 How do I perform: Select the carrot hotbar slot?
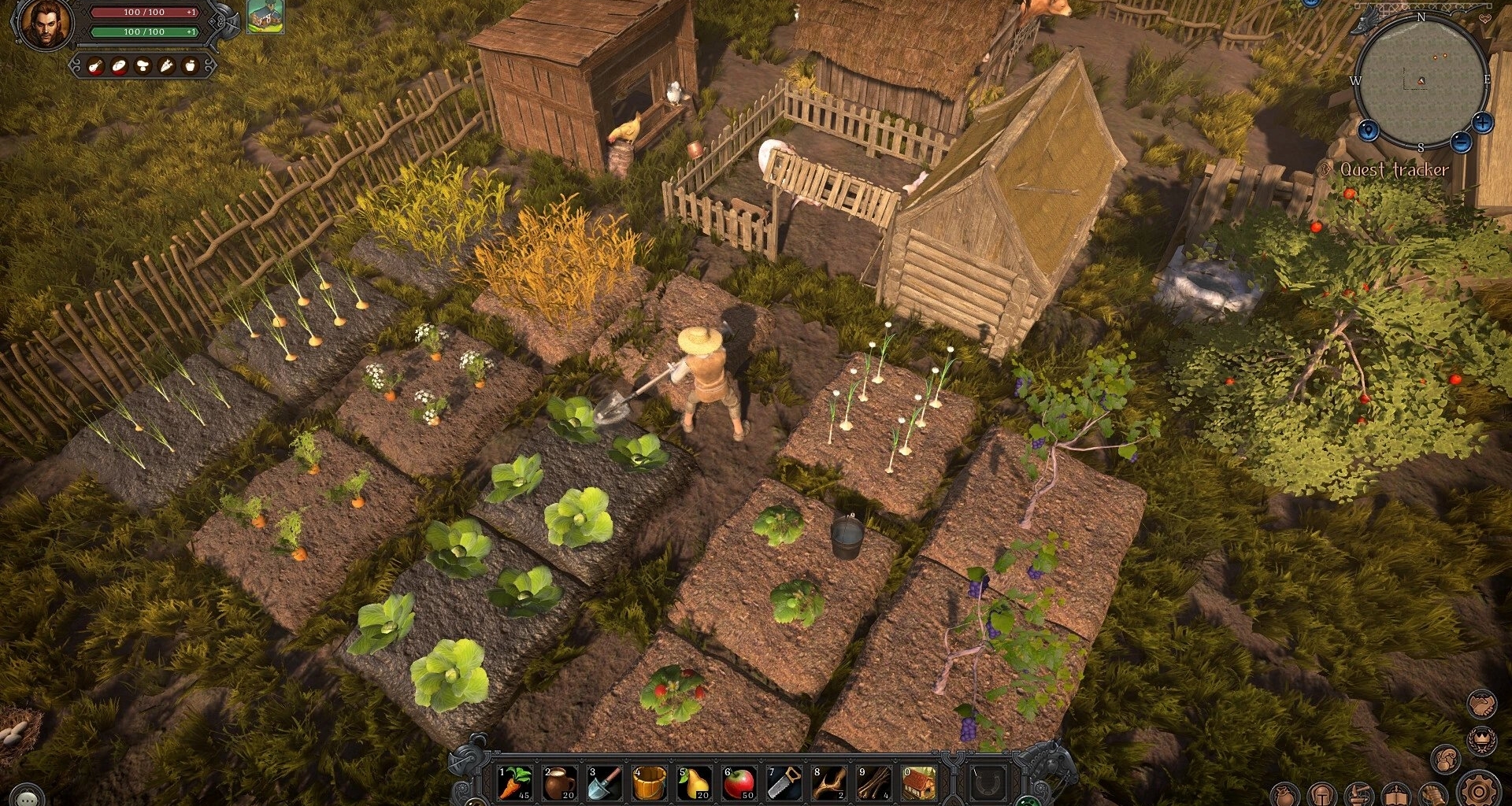click(x=515, y=783)
